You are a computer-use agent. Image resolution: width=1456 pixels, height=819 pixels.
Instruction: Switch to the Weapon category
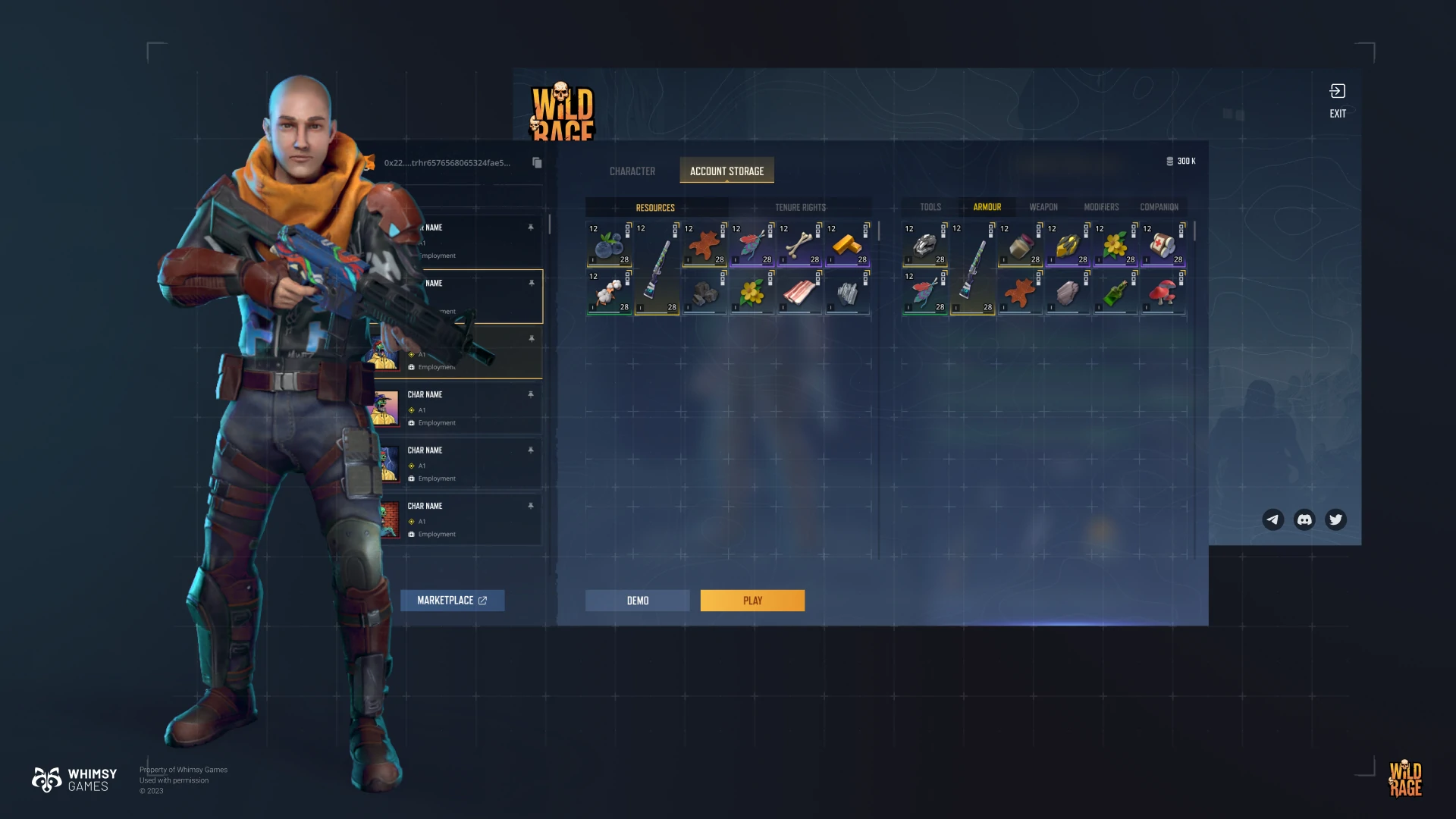click(1043, 207)
